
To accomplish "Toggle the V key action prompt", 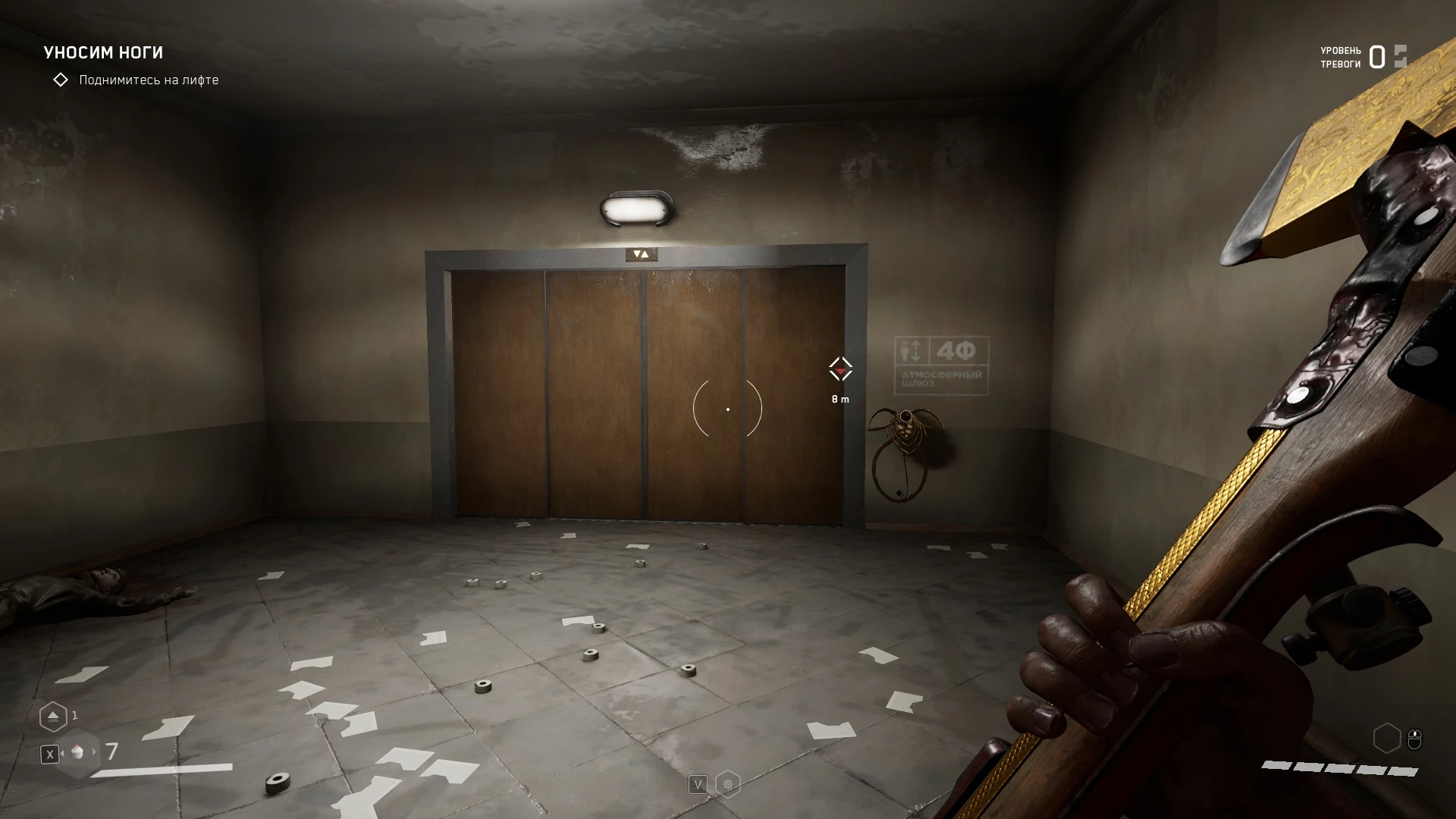I will 698,784.
